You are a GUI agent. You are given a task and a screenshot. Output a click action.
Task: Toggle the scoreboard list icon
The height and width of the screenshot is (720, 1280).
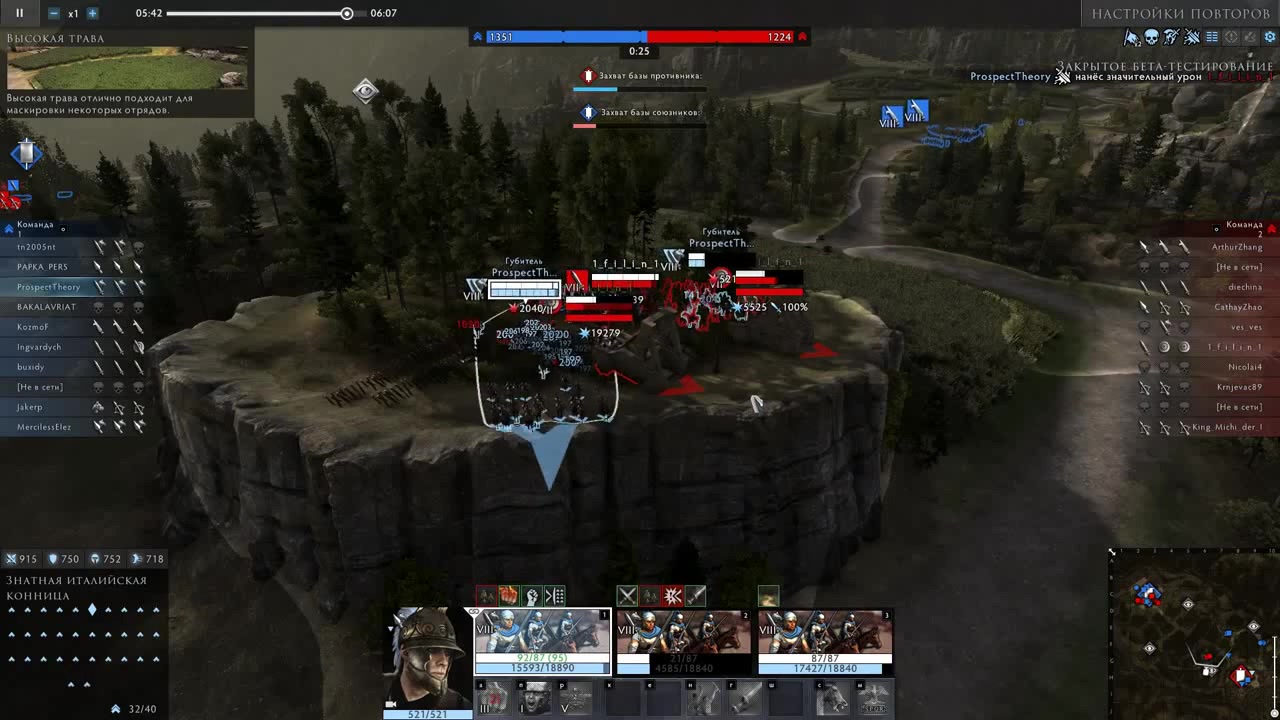click(1212, 37)
